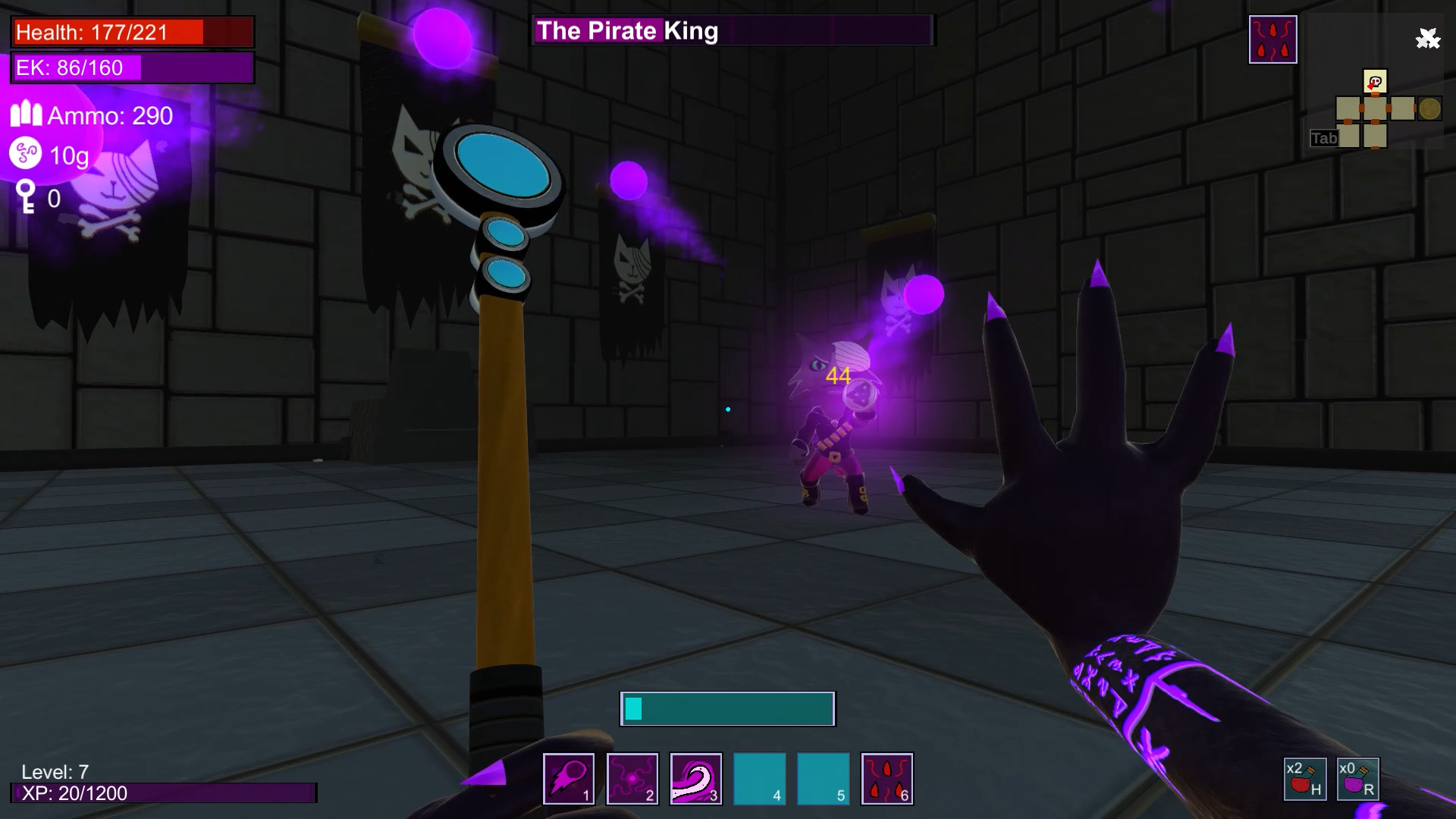The width and height of the screenshot is (1456, 819).
Task: Use the red health potion marked H
Action: [x=1306, y=779]
